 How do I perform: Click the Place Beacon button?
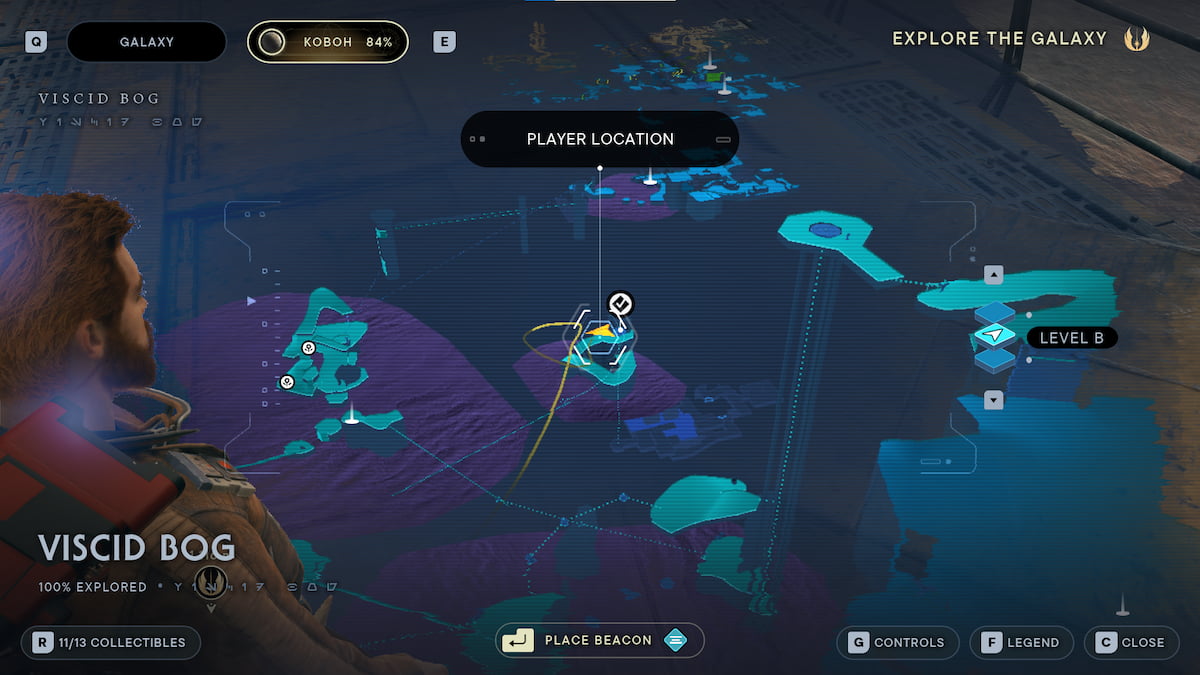(x=599, y=640)
